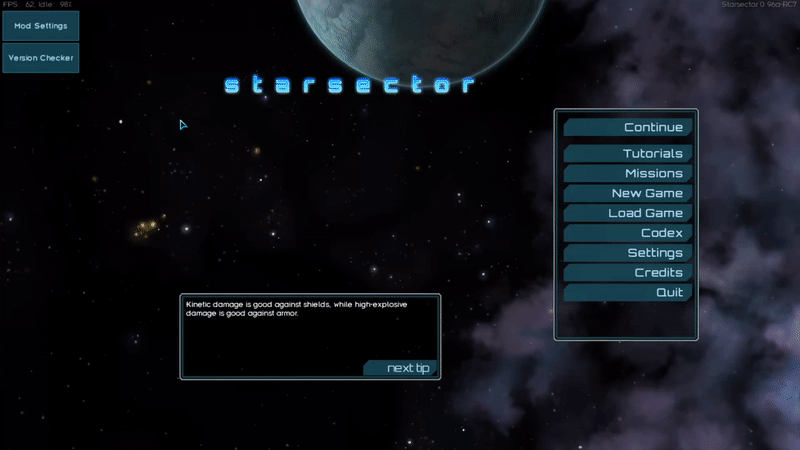The image size is (800, 450).
Task: Choose Load Game
Action: [x=627, y=213]
